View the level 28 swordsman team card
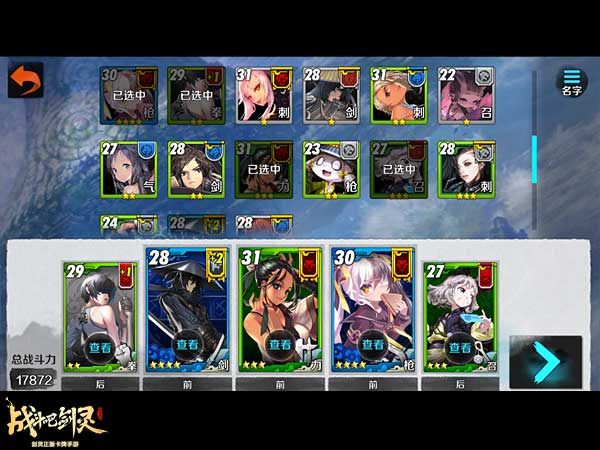This screenshot has width=600, height=450. coord(189,344)
